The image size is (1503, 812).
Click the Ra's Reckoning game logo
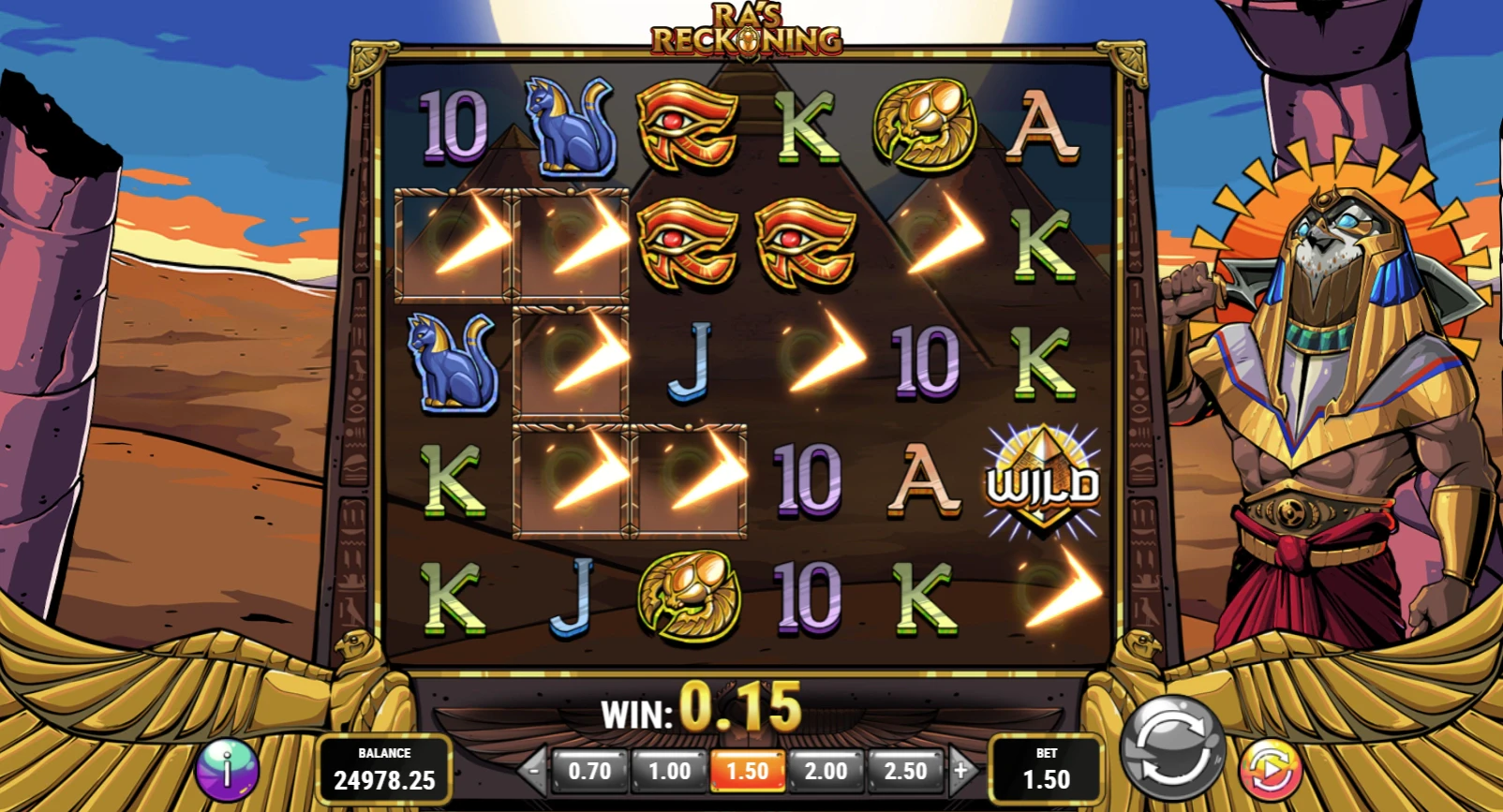click(x=747, y=28)
